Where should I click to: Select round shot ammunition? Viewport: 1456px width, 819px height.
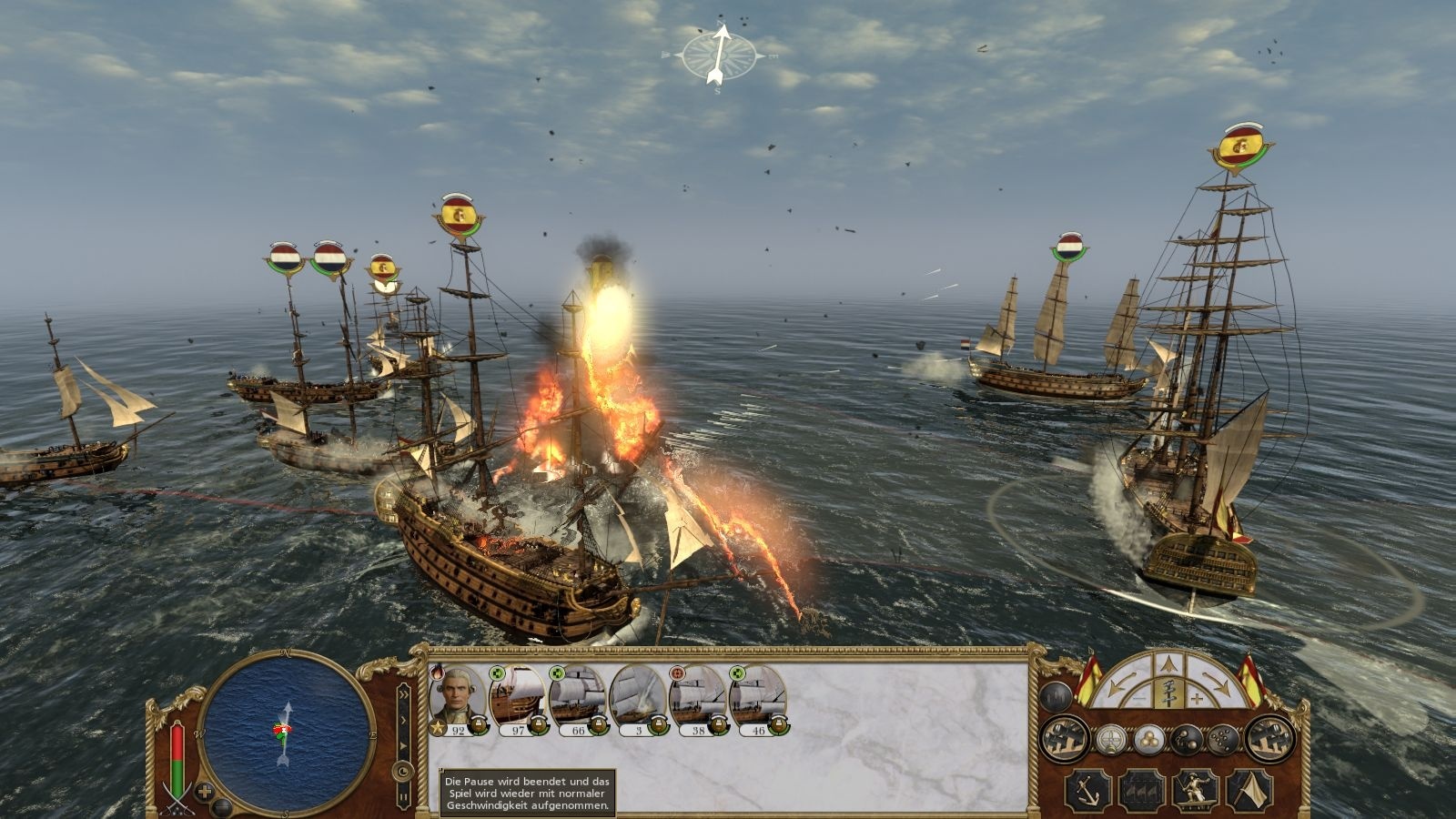(x=1148, y=739)
